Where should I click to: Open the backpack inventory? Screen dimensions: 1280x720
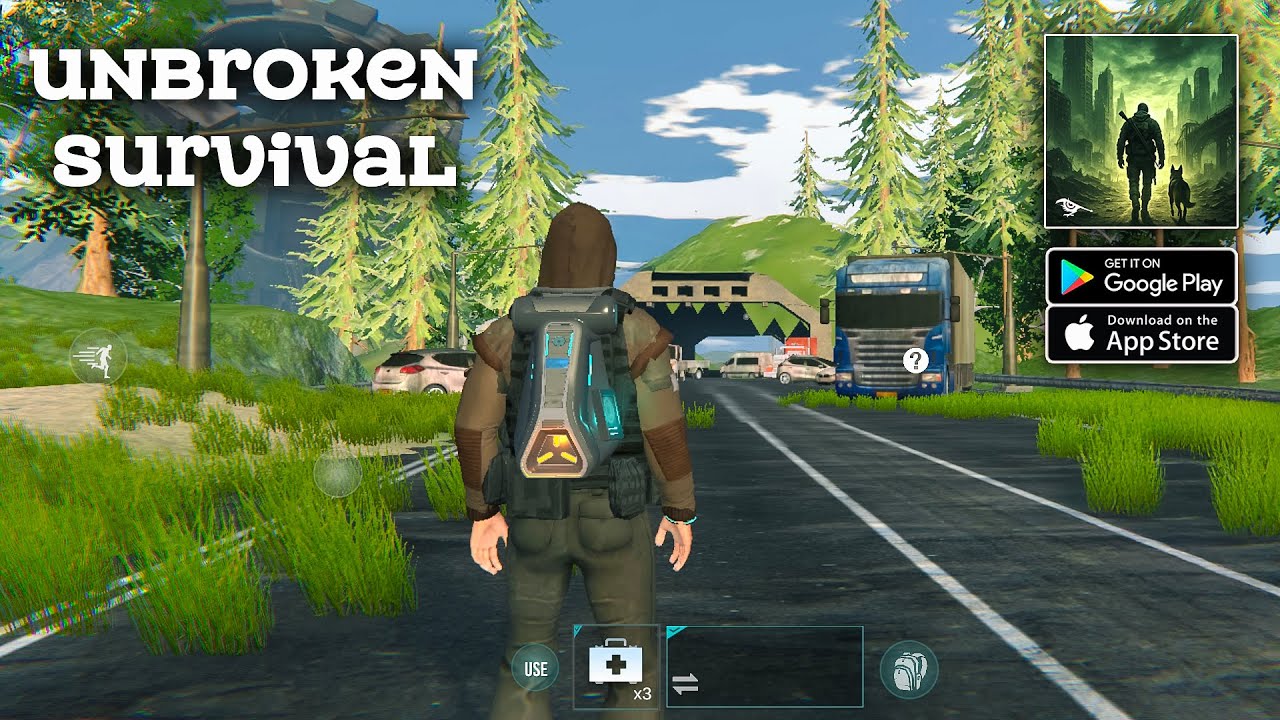click(909, 669)
